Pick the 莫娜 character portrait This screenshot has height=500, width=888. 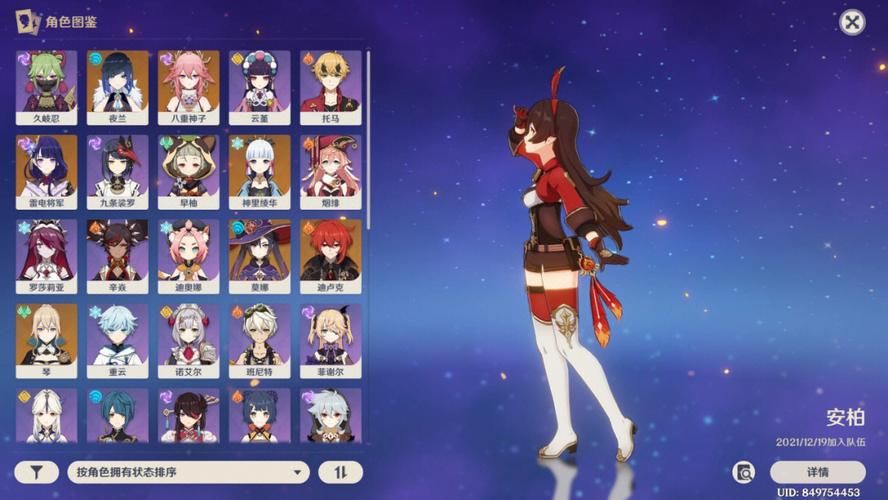tap(259, 255)
